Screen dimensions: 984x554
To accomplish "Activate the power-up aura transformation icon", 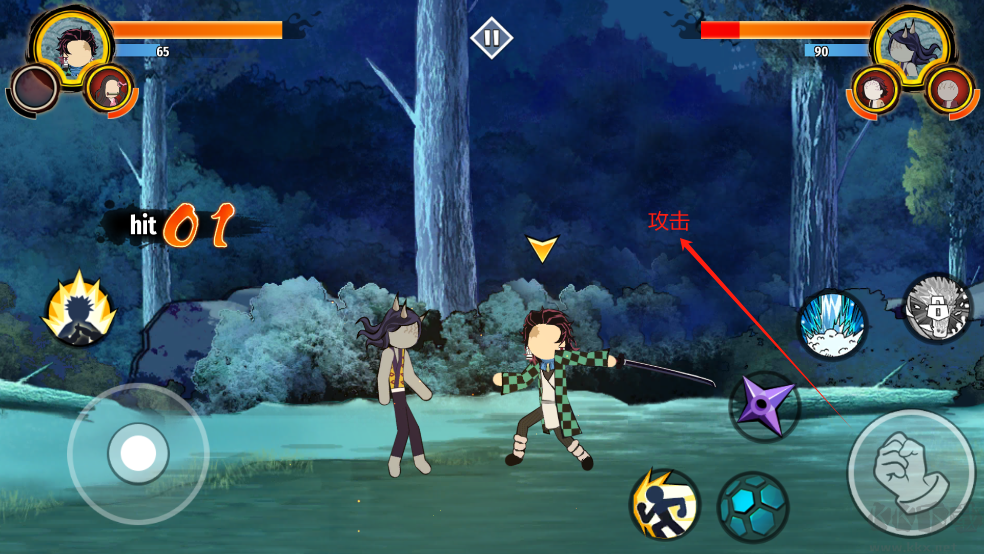I will pyautogui.click(x=79, y=308).
